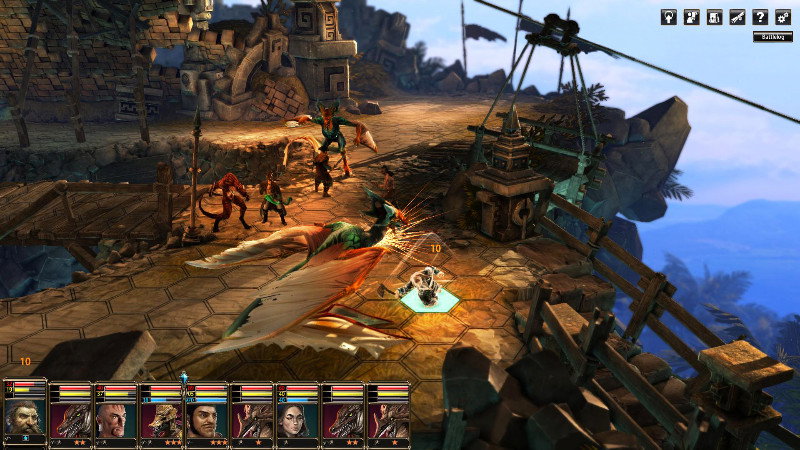Select the dark-haired woman portrait
This screenshot has height=450, width=800.
297,420
